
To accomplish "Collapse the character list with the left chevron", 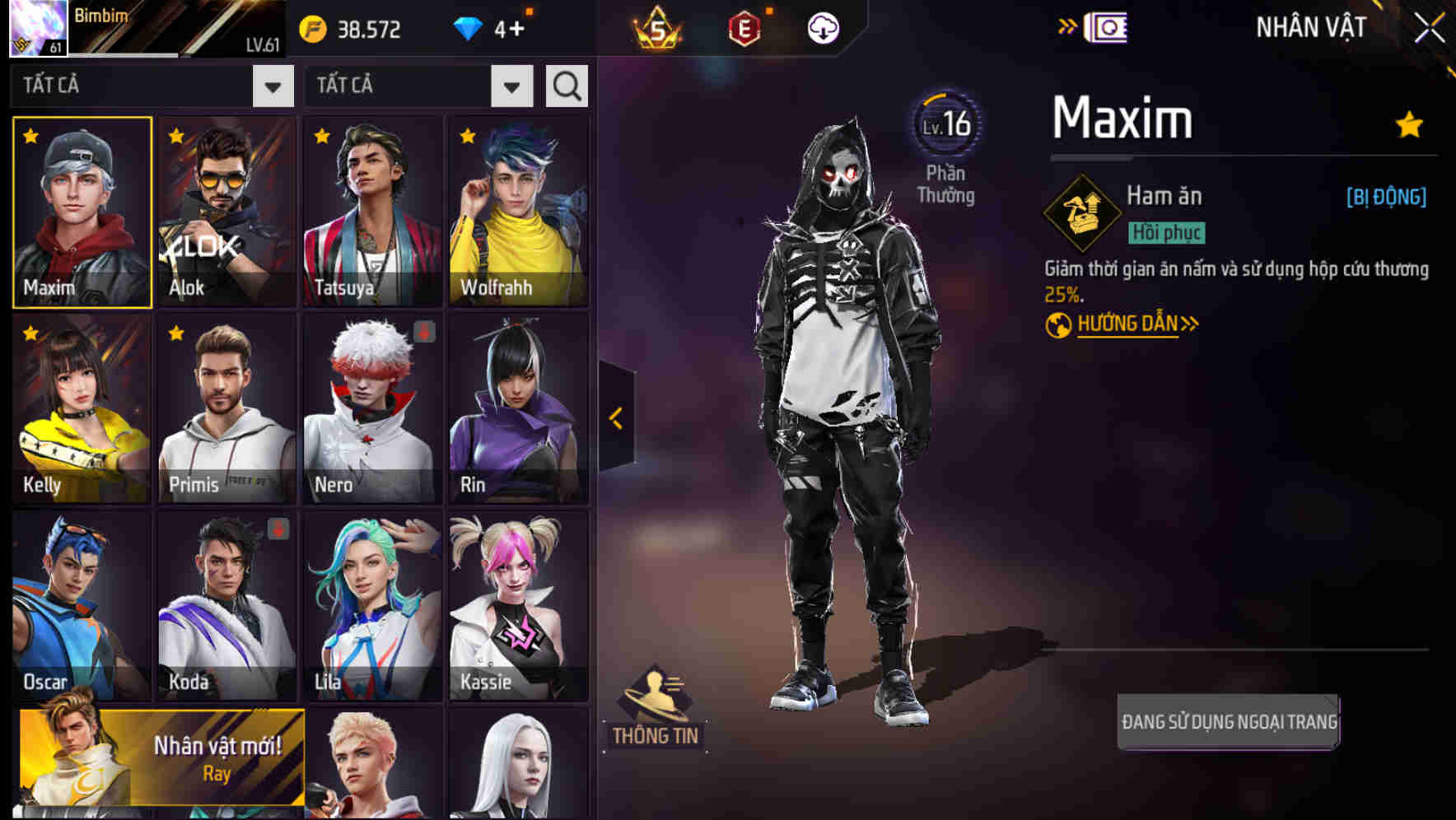I will coord(615,418).
